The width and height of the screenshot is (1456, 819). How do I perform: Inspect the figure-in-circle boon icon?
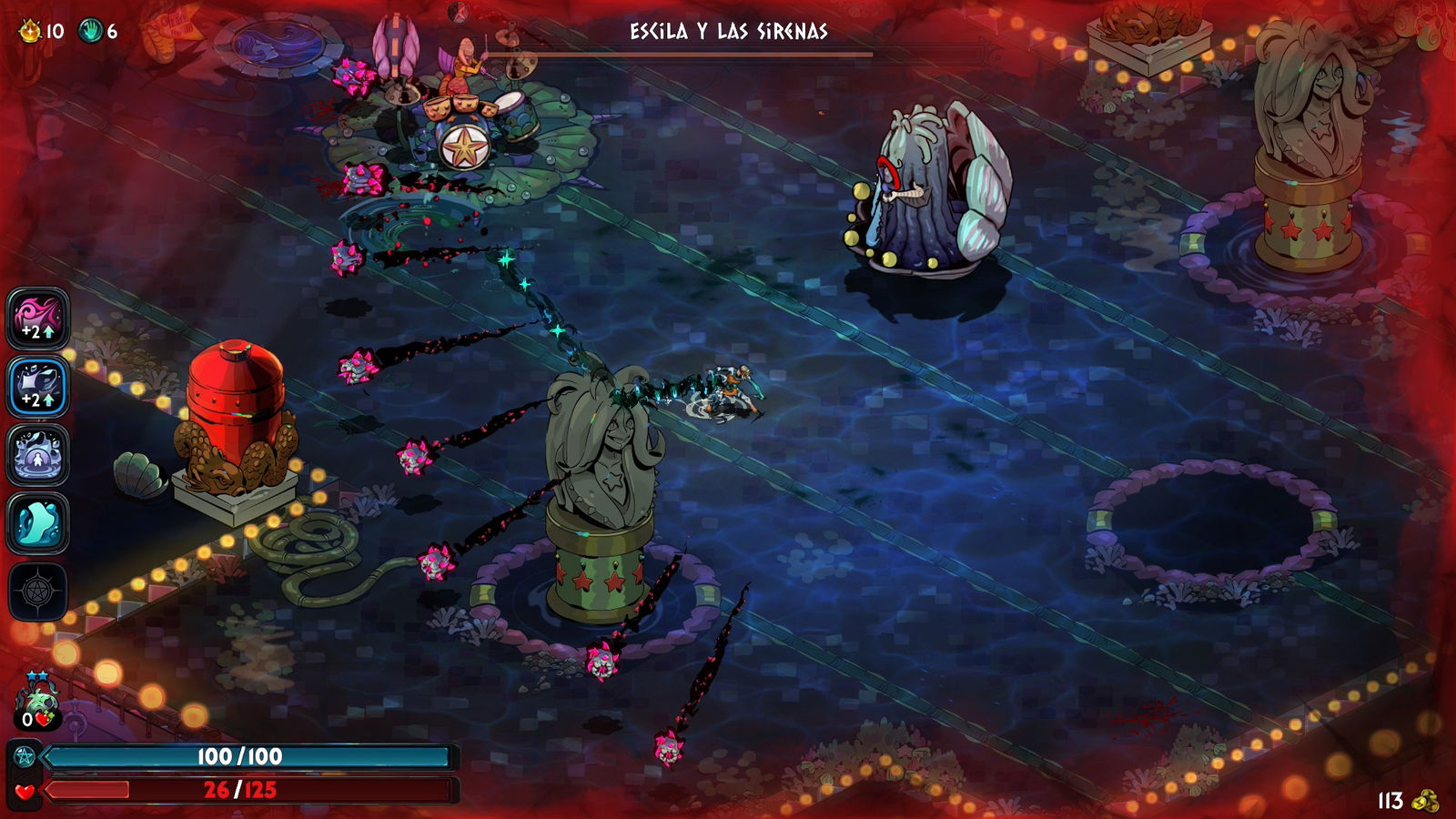[38, 455]
